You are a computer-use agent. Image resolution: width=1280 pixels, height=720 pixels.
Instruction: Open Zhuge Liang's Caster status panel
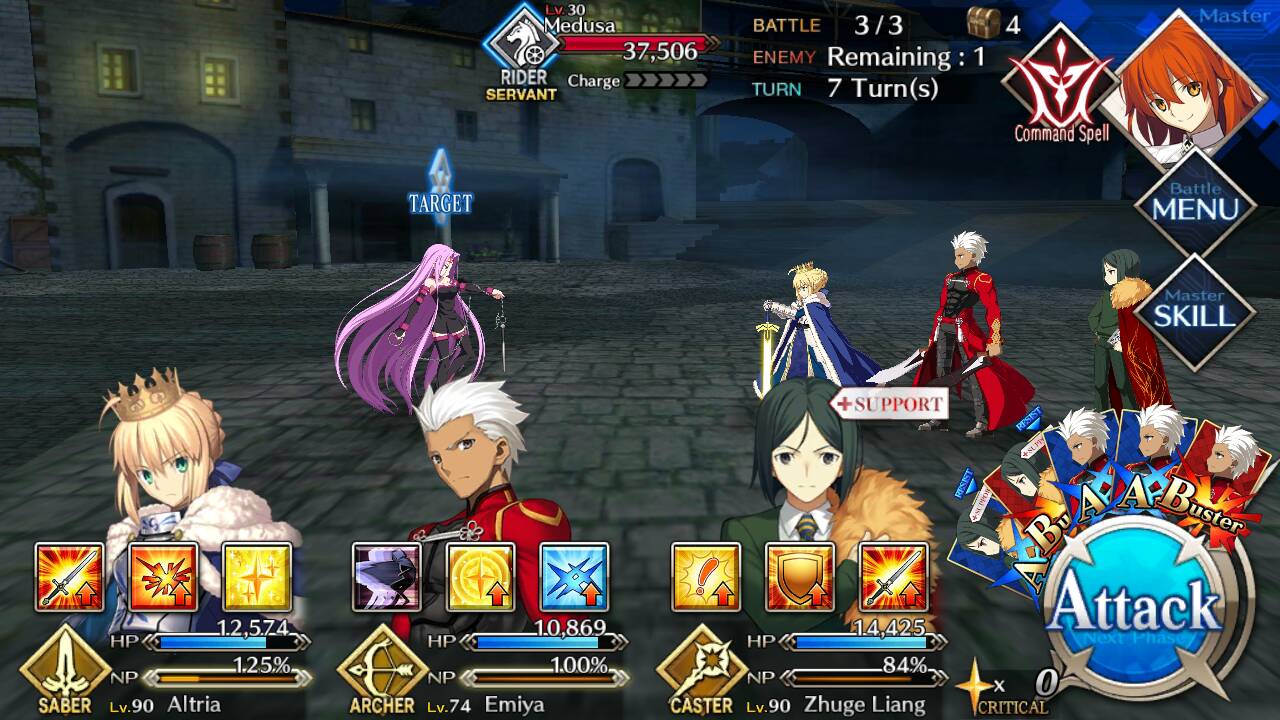tap(800, 672)
